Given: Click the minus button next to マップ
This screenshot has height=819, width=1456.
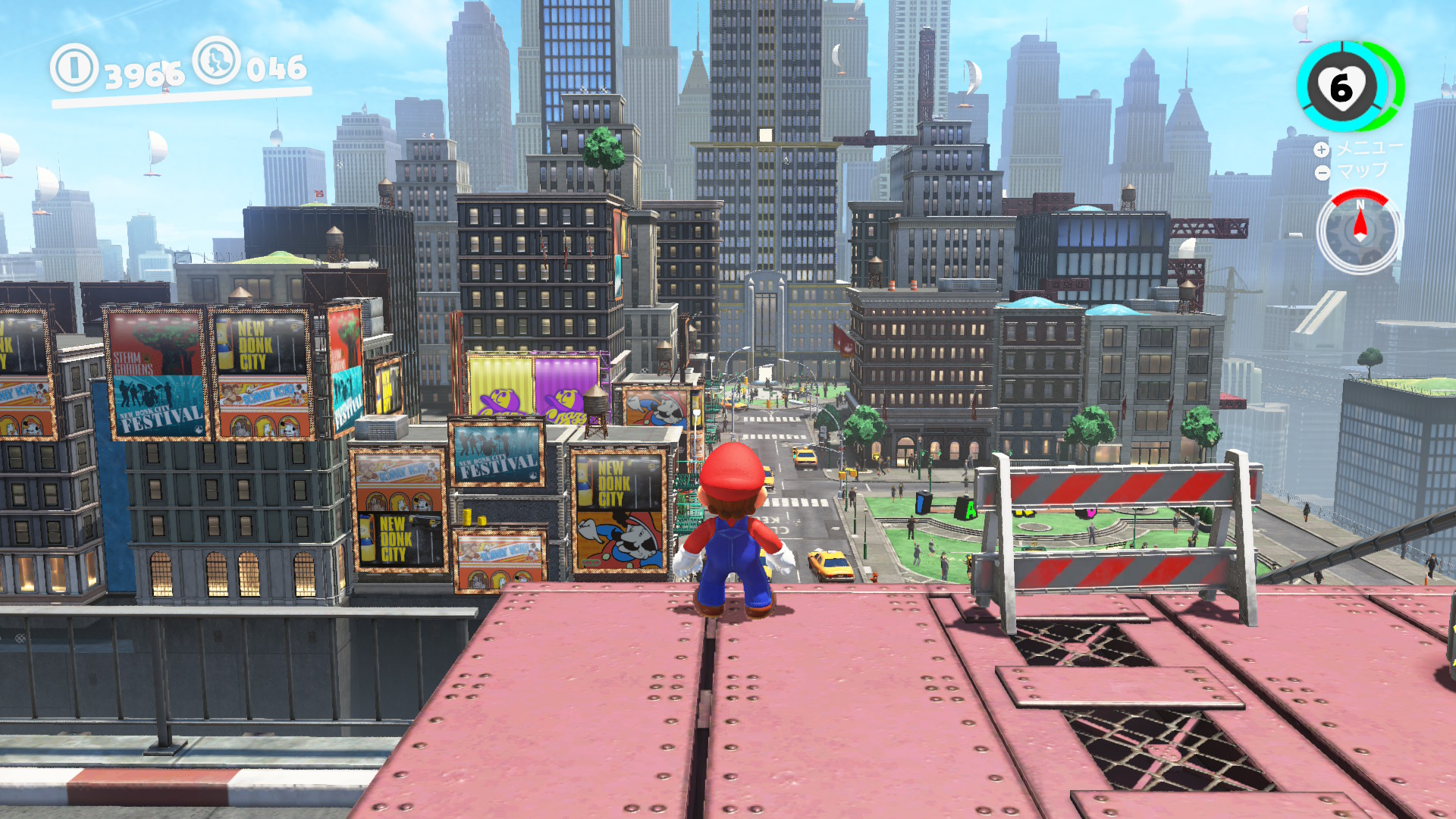Looking at the screenshot, I should pyautogui.click(x=1323, y=172).
